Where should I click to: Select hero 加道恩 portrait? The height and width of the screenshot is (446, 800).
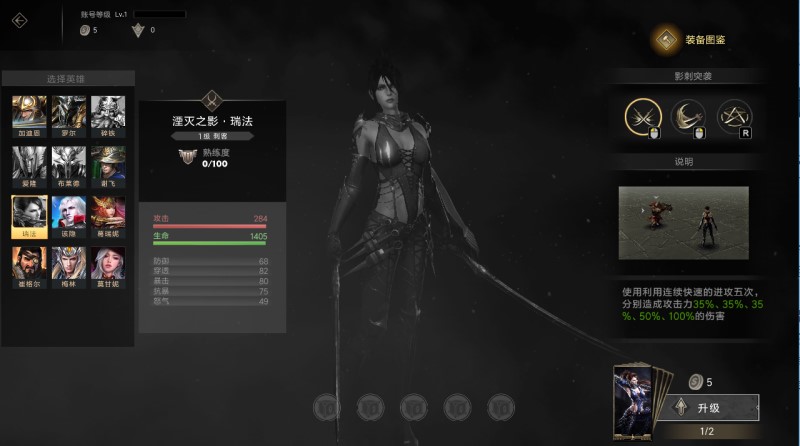pyautogui.click(x=28, y=113)
